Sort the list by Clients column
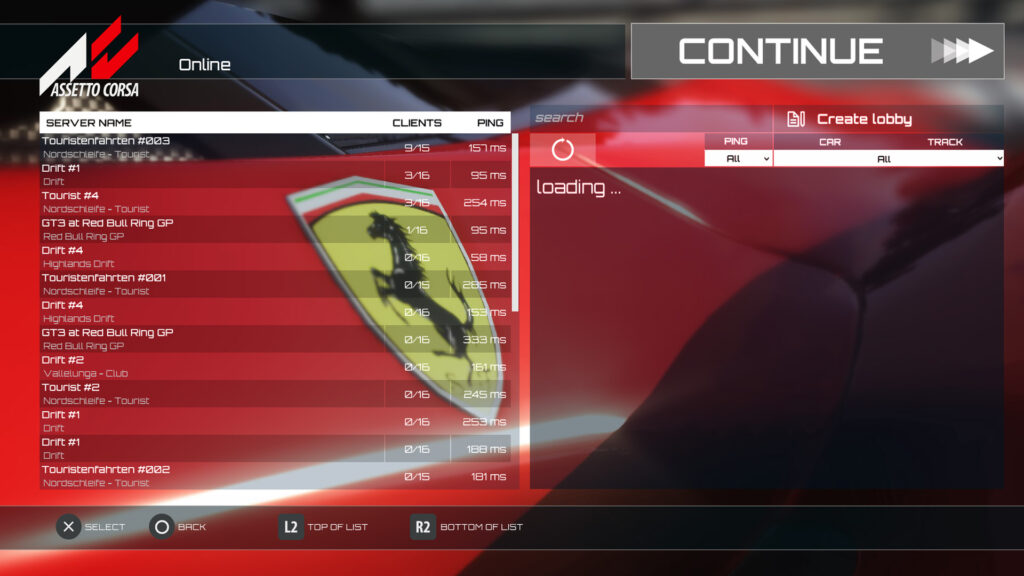 (416, 123)
